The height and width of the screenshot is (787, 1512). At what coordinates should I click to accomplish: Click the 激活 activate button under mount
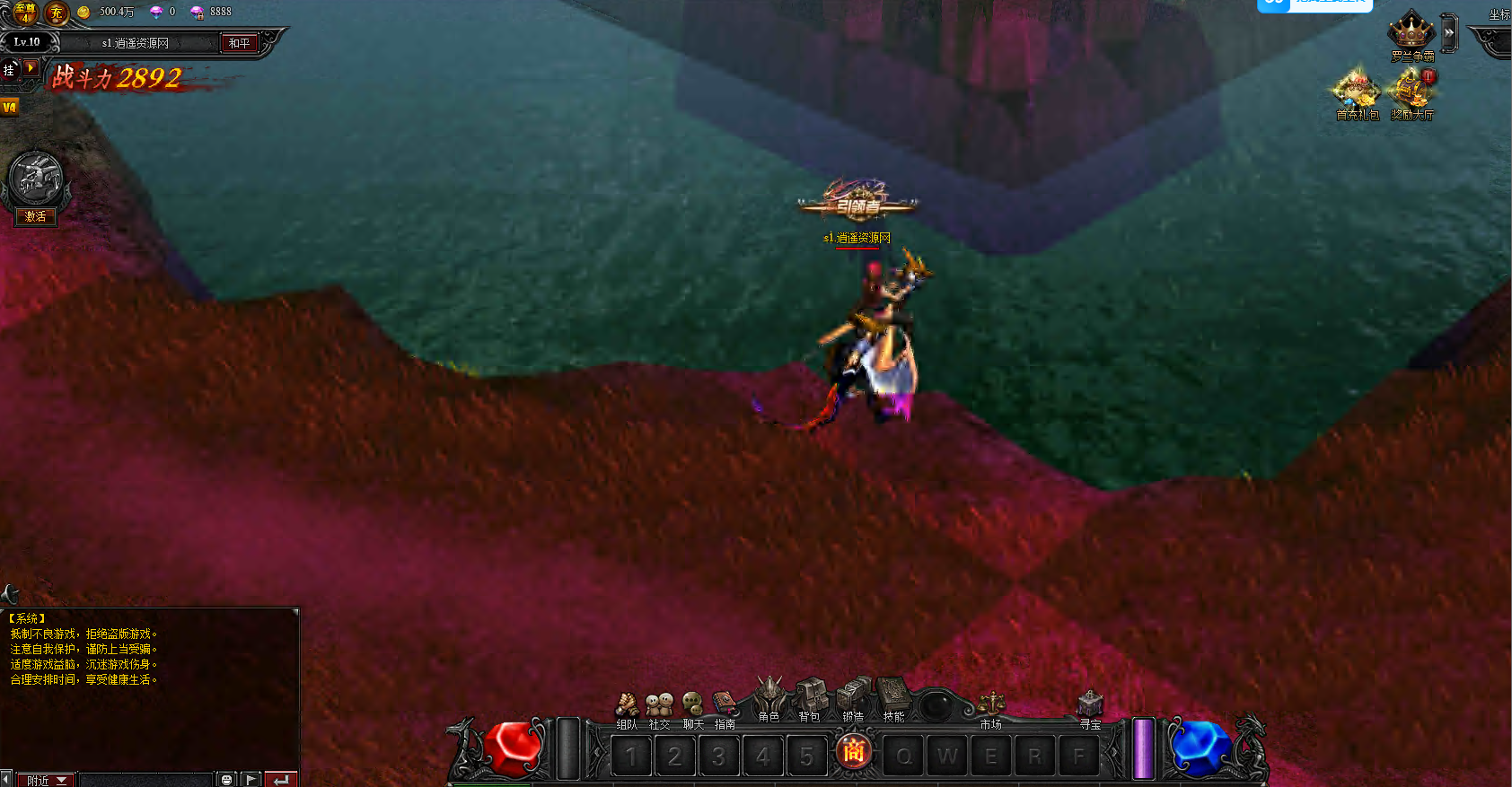36,216
